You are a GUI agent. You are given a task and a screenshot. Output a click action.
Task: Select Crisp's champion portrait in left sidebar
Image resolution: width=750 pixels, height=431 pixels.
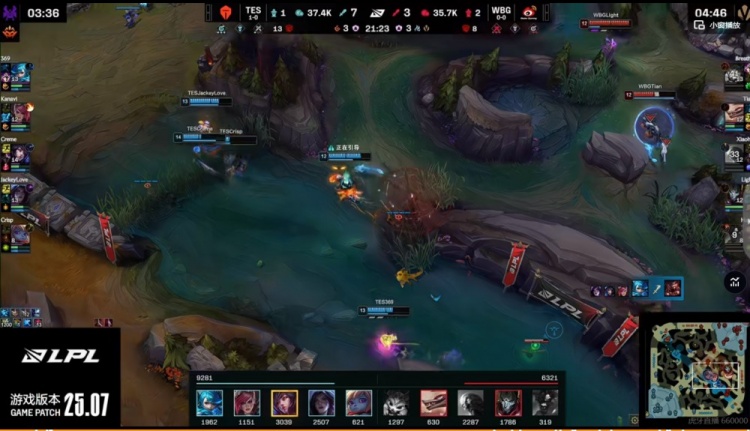pyautogui.click(x=20, y=236)
